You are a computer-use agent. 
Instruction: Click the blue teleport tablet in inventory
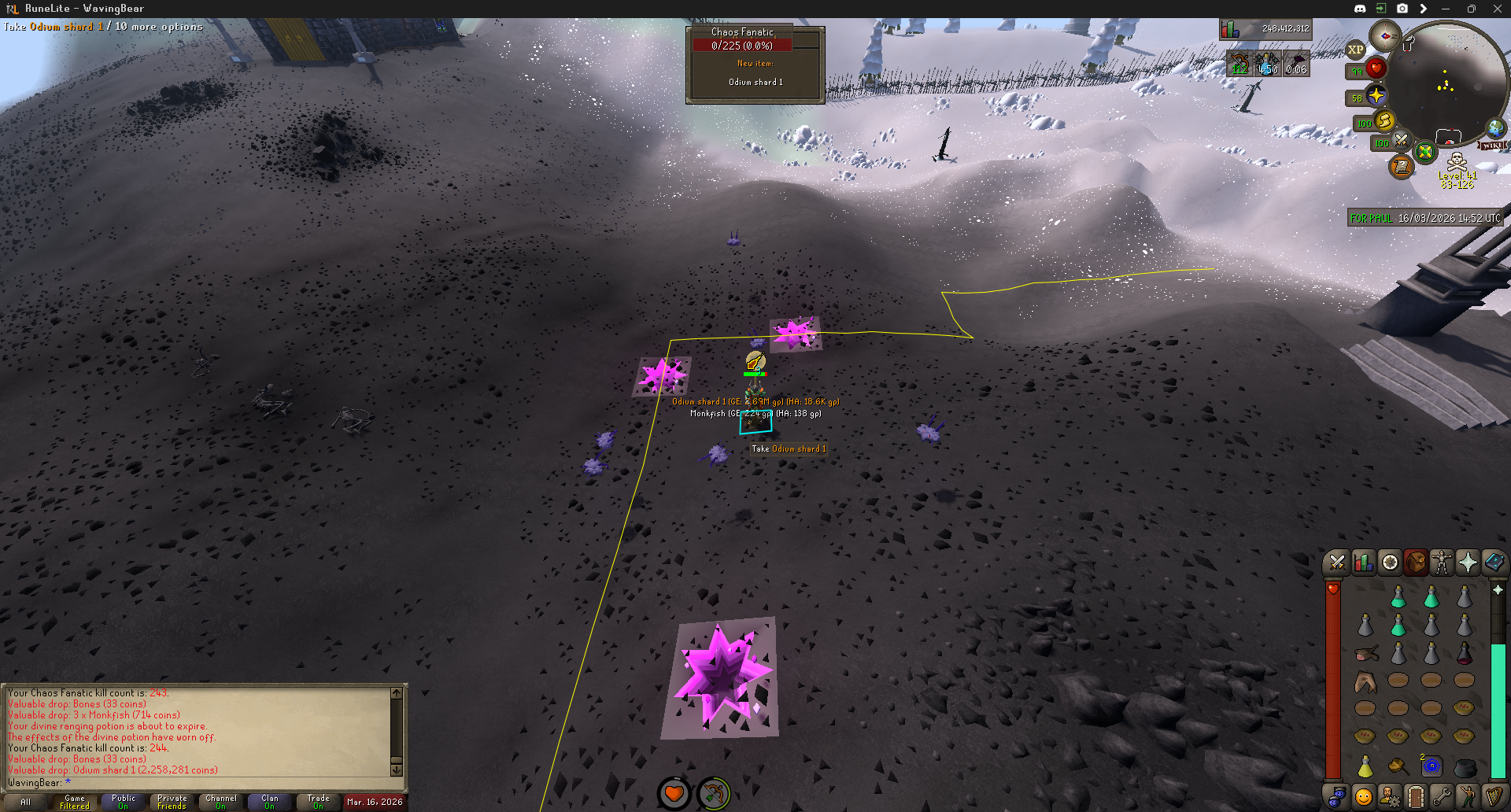(x=1432, y=766)
